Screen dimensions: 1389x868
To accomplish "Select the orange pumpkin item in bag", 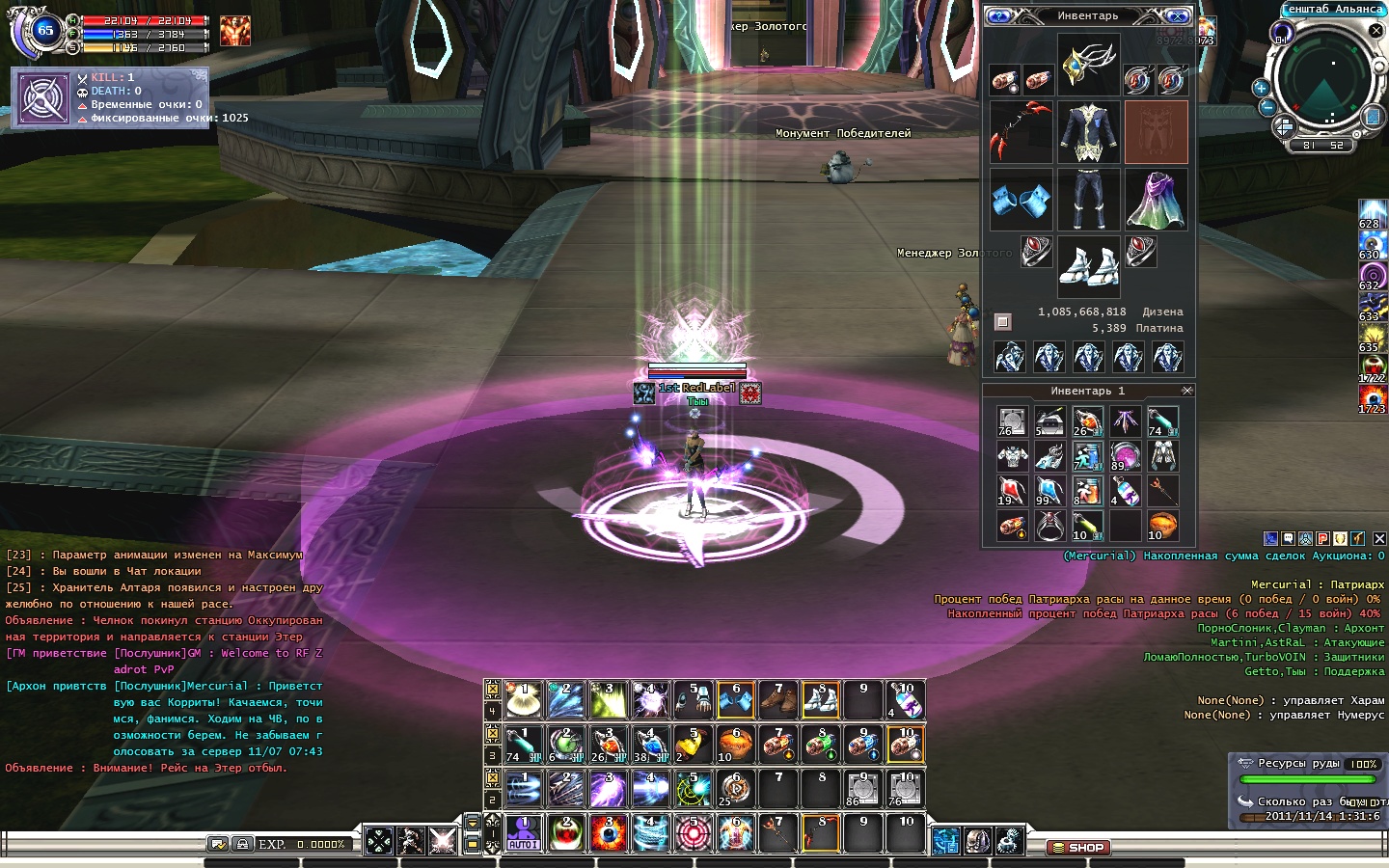I will coord(1162,526).
